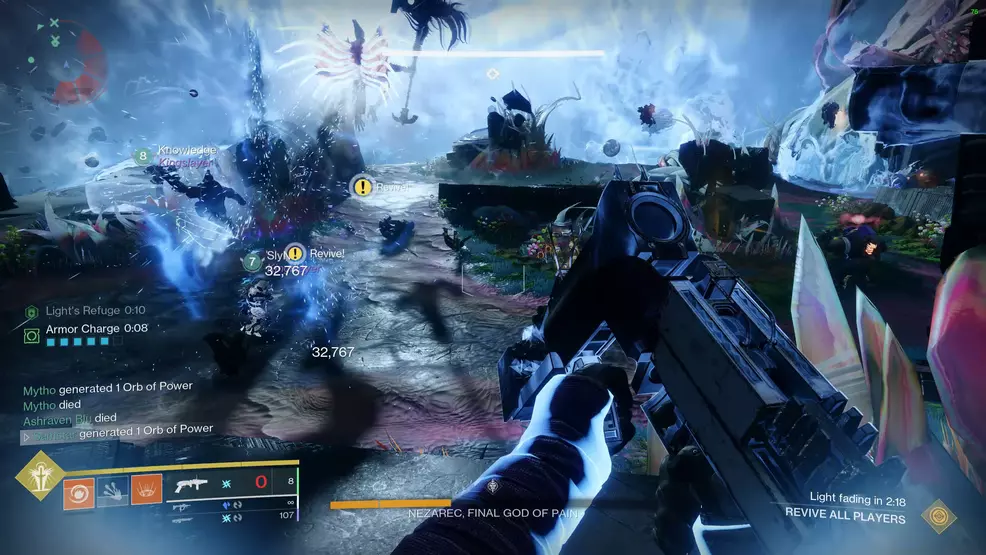The height and width of the screenshot is (555, 986).
Task: Open the Revive All Players objective icon
Action: [x=938, y=516]
